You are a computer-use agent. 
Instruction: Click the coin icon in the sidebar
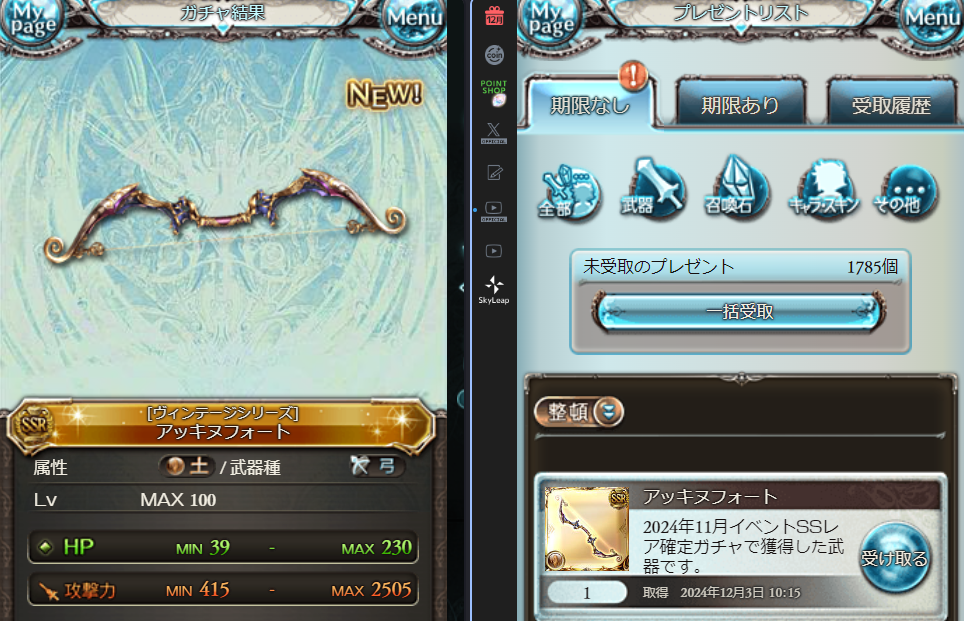(x=494, y=55)
